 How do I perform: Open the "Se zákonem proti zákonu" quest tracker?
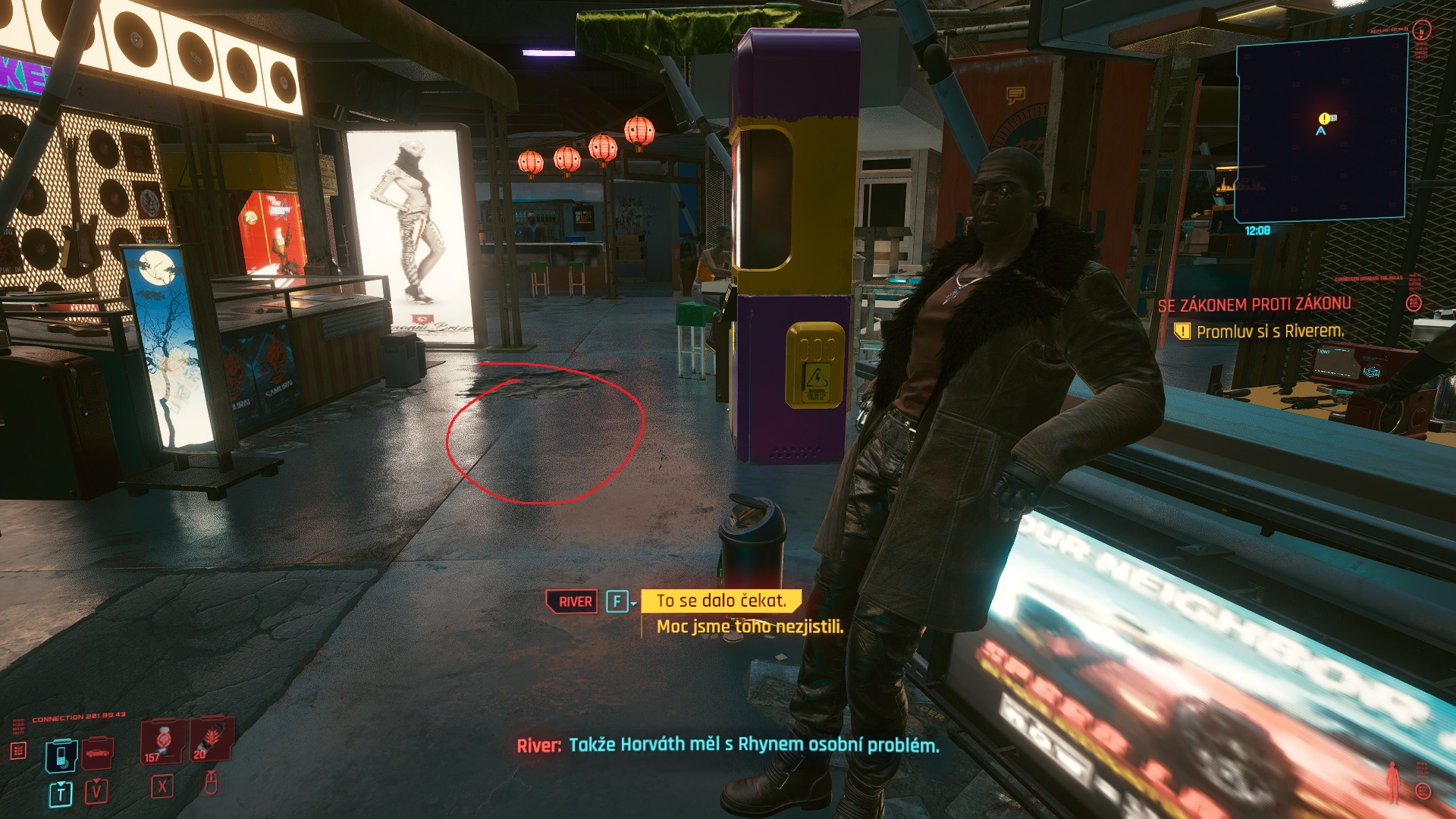click(1254, 305)
